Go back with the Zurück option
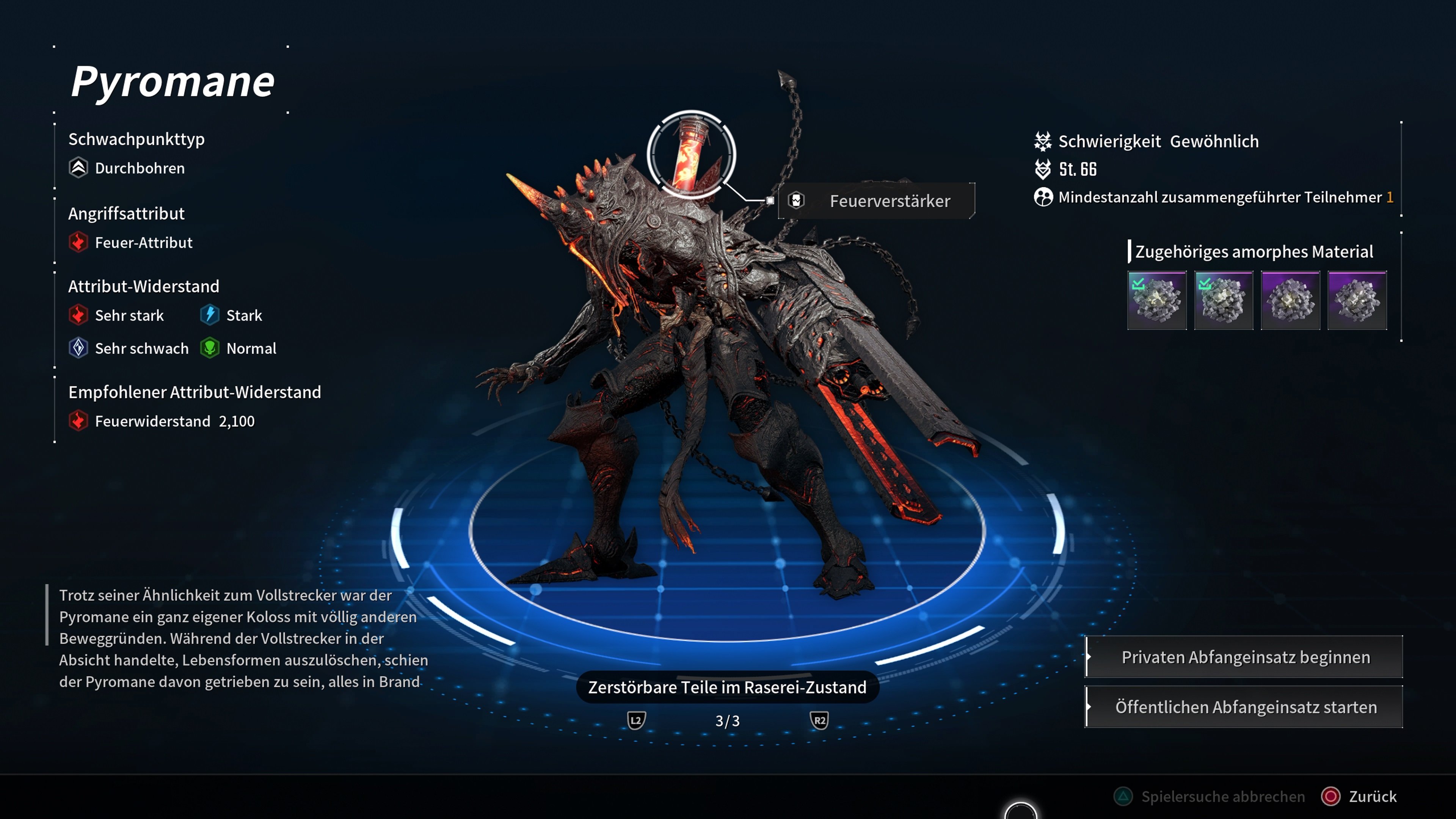Viewport: 1456px width, 819px height. (1359, 796)
